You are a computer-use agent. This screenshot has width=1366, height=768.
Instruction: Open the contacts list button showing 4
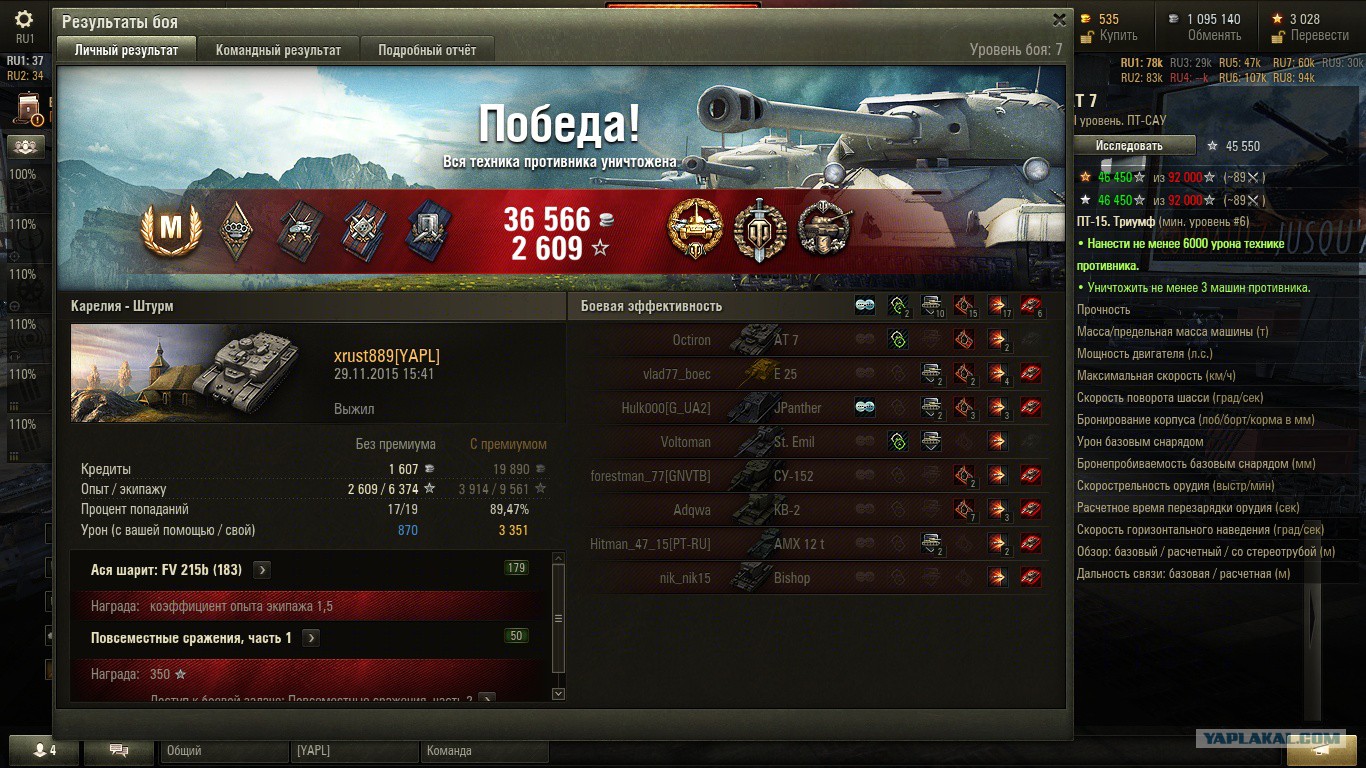tap(45, 750)
